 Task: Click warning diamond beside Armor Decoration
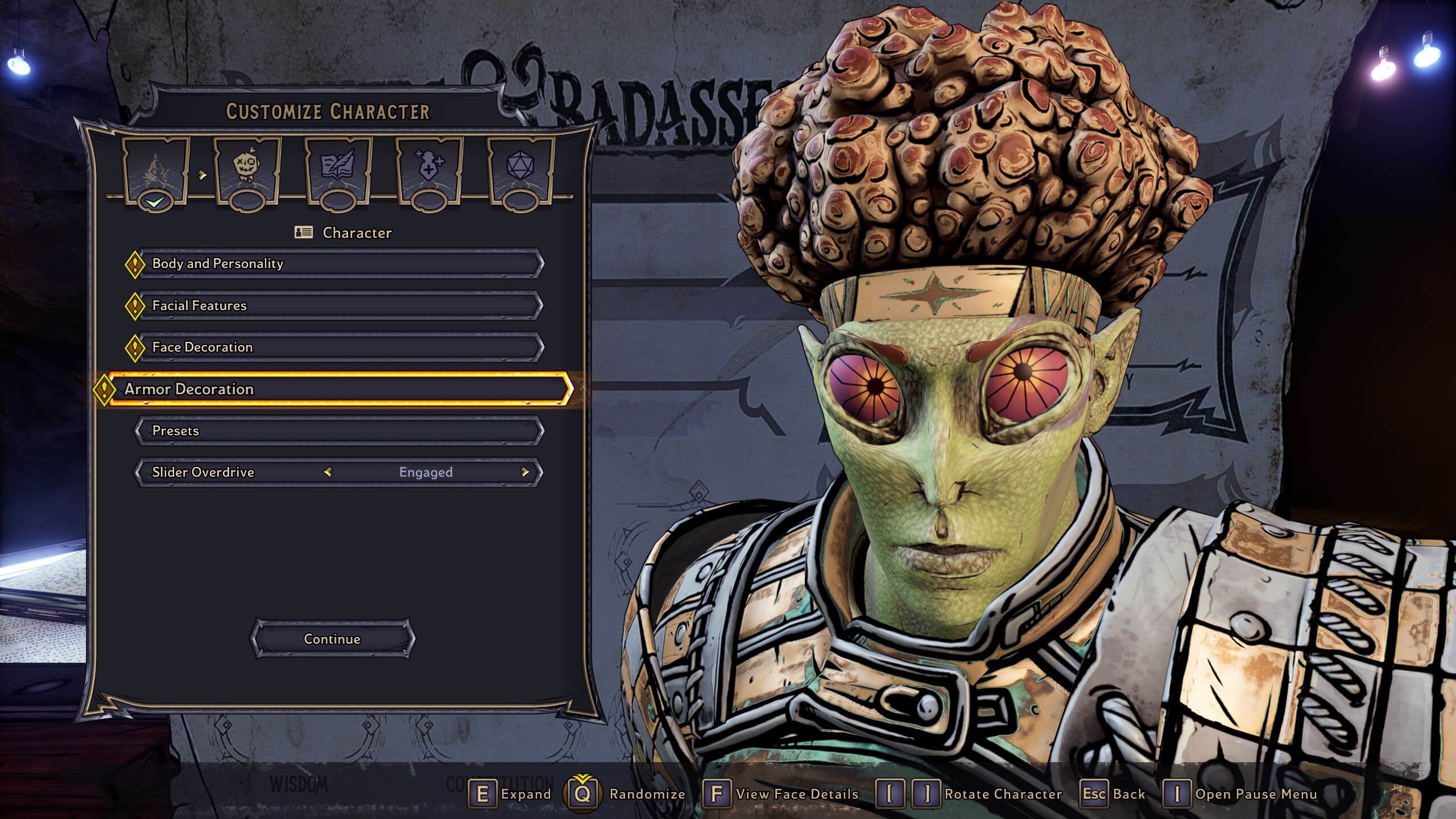pyautogui.click(x=106, y=389)
